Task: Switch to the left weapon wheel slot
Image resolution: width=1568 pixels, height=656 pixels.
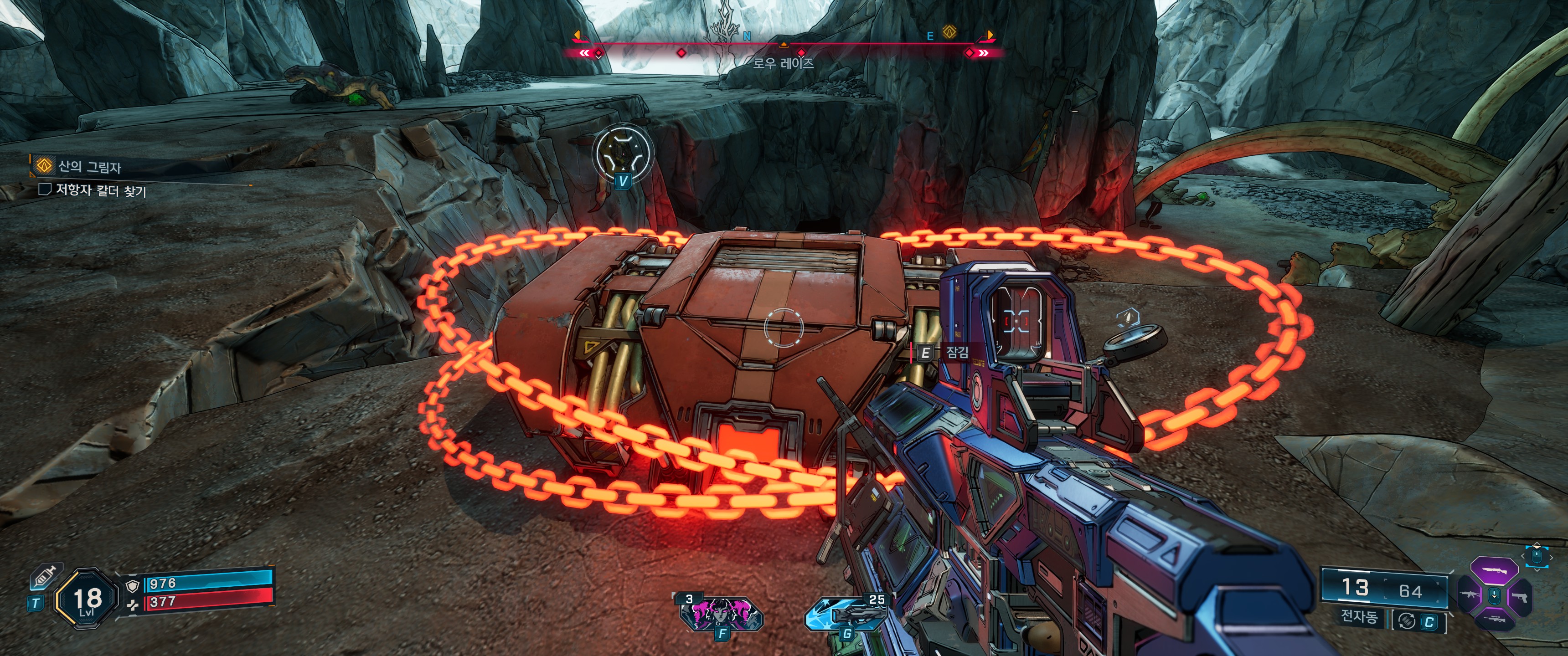Action: (1470, 594)
